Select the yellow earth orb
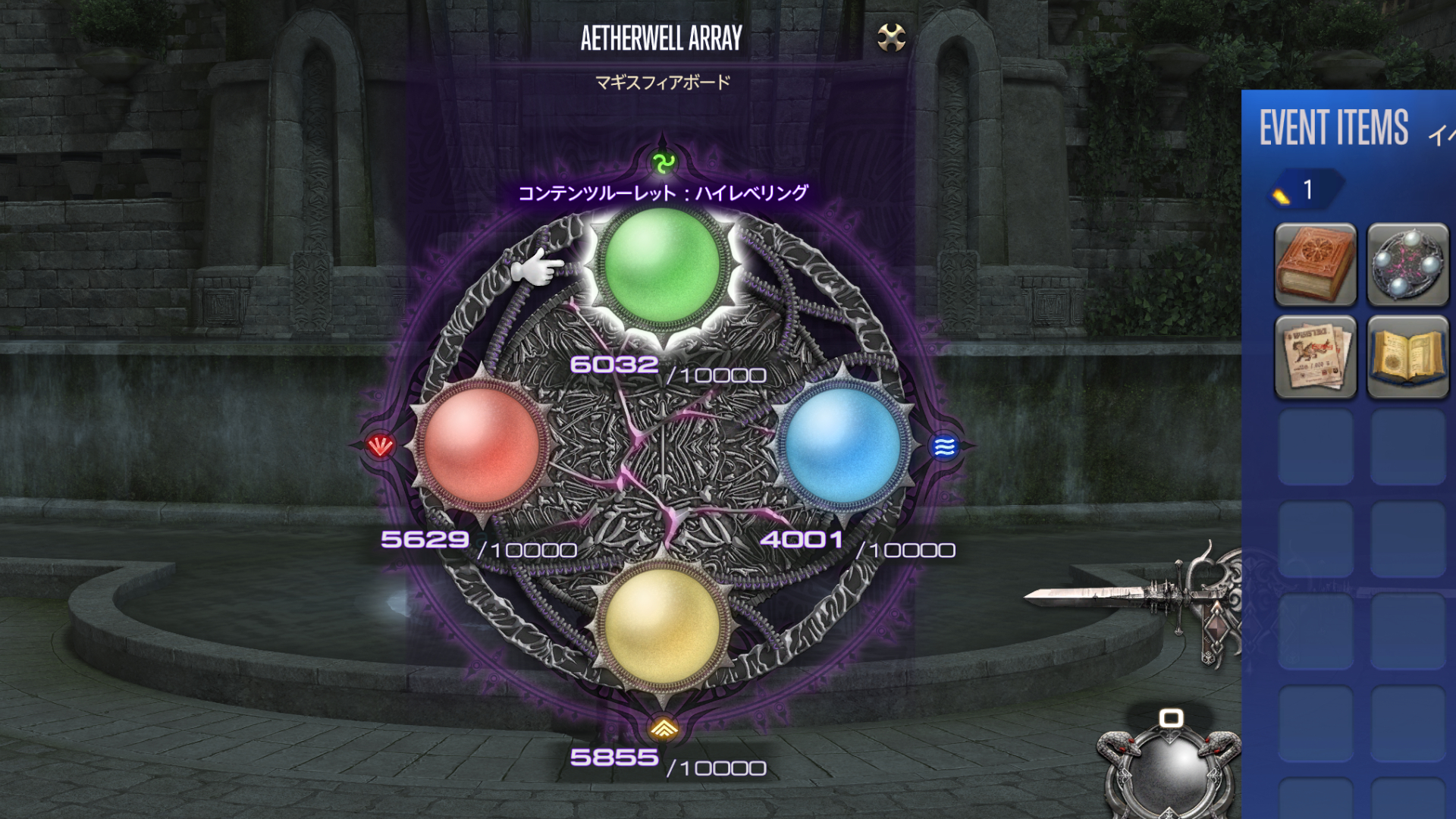This screenshot has height=819, width=1456. pos(661,625)
